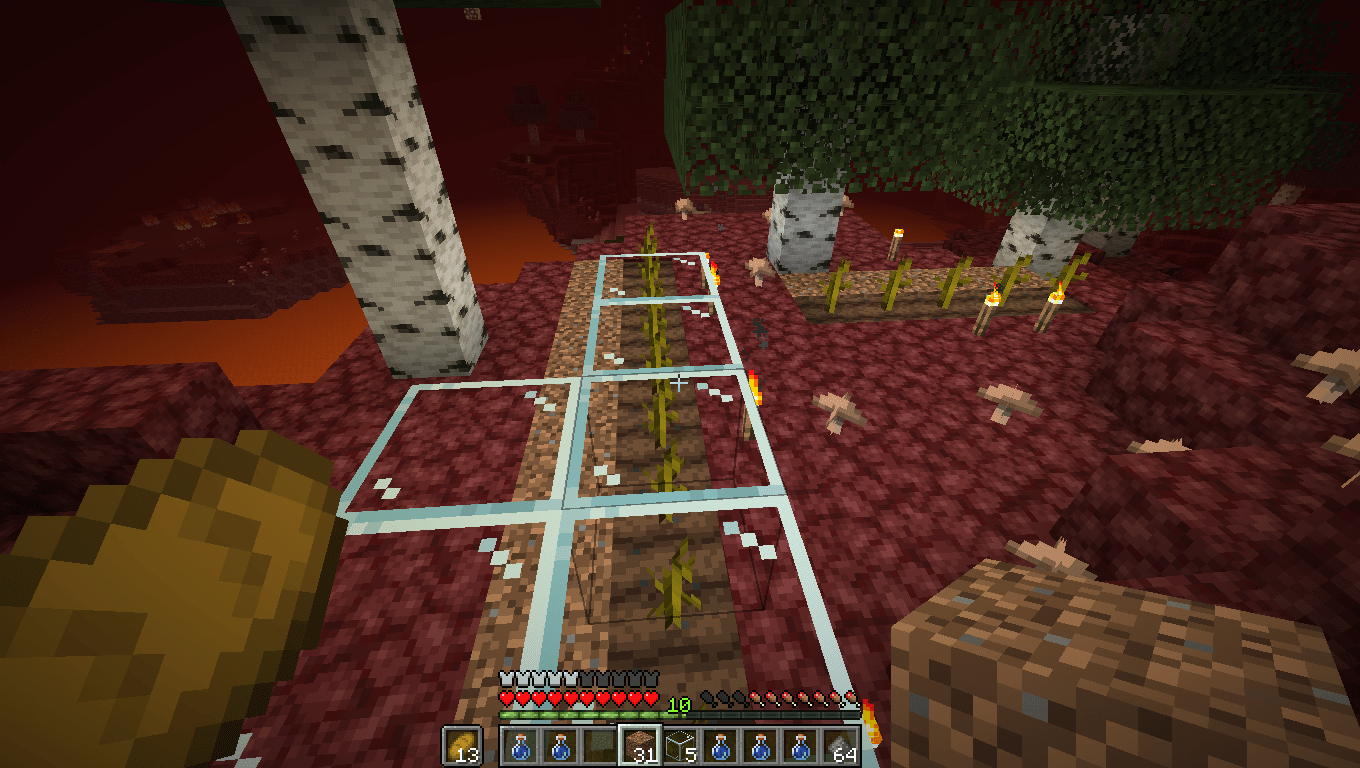Click the last drumstick in the hunger bar

[x=851, y=698]
